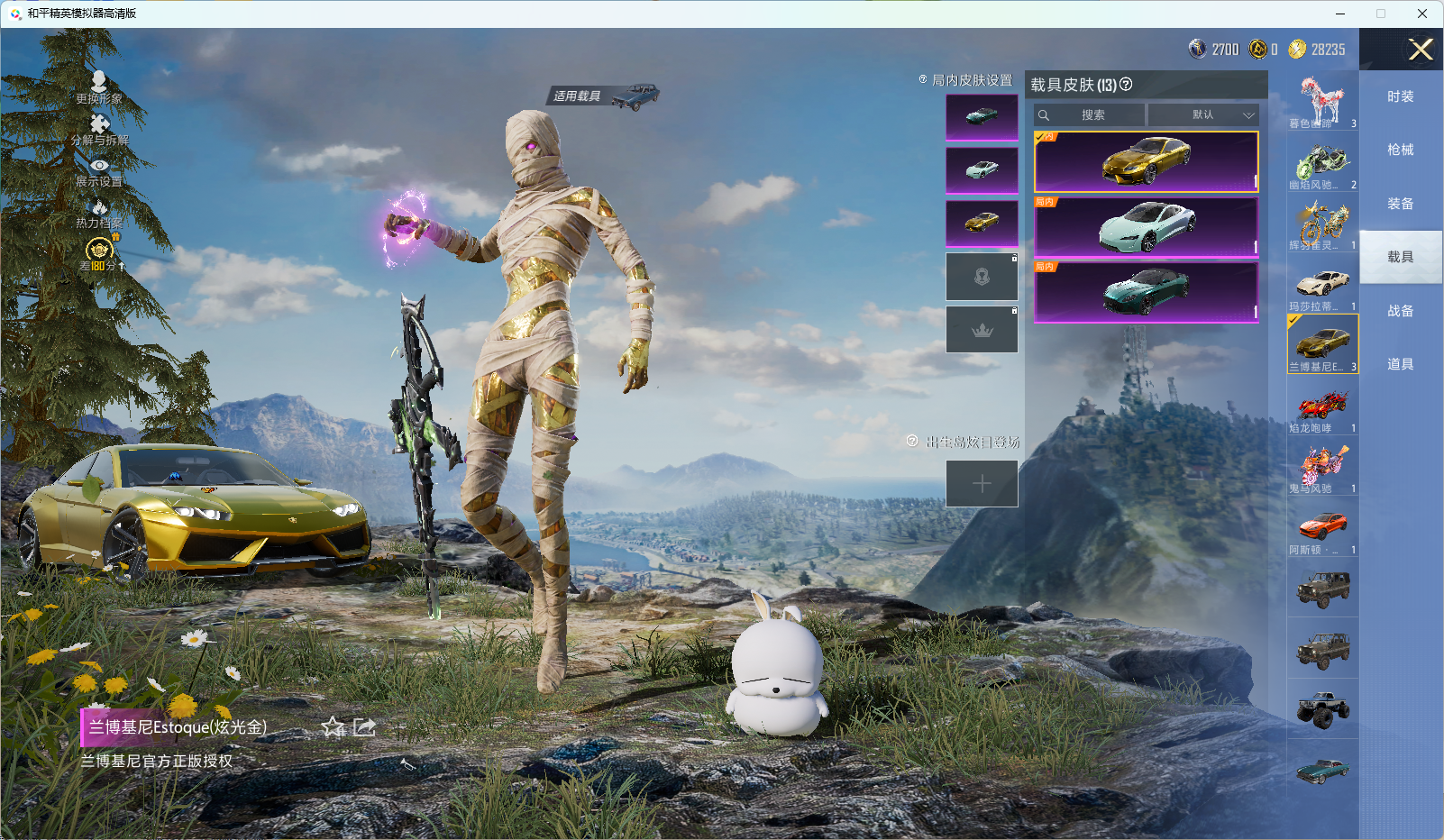Click the 搜索 search field

tap(1092, 115)
